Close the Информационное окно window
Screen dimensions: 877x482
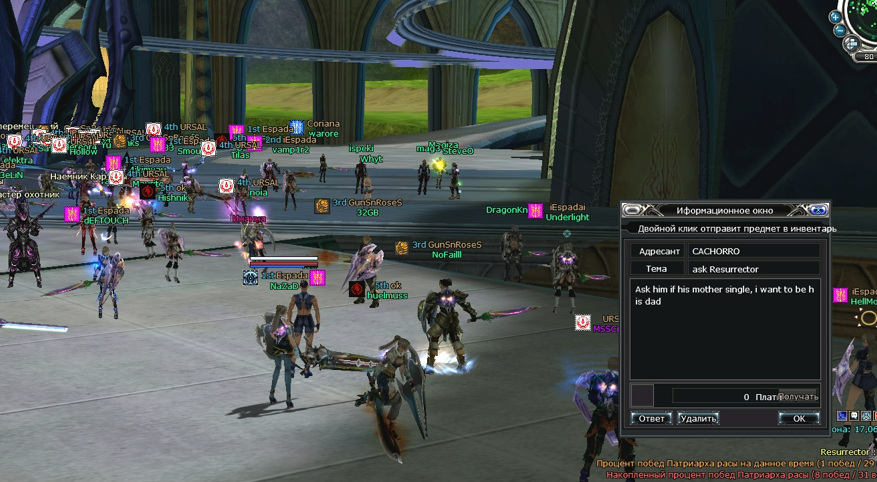(x=818, y=210)
